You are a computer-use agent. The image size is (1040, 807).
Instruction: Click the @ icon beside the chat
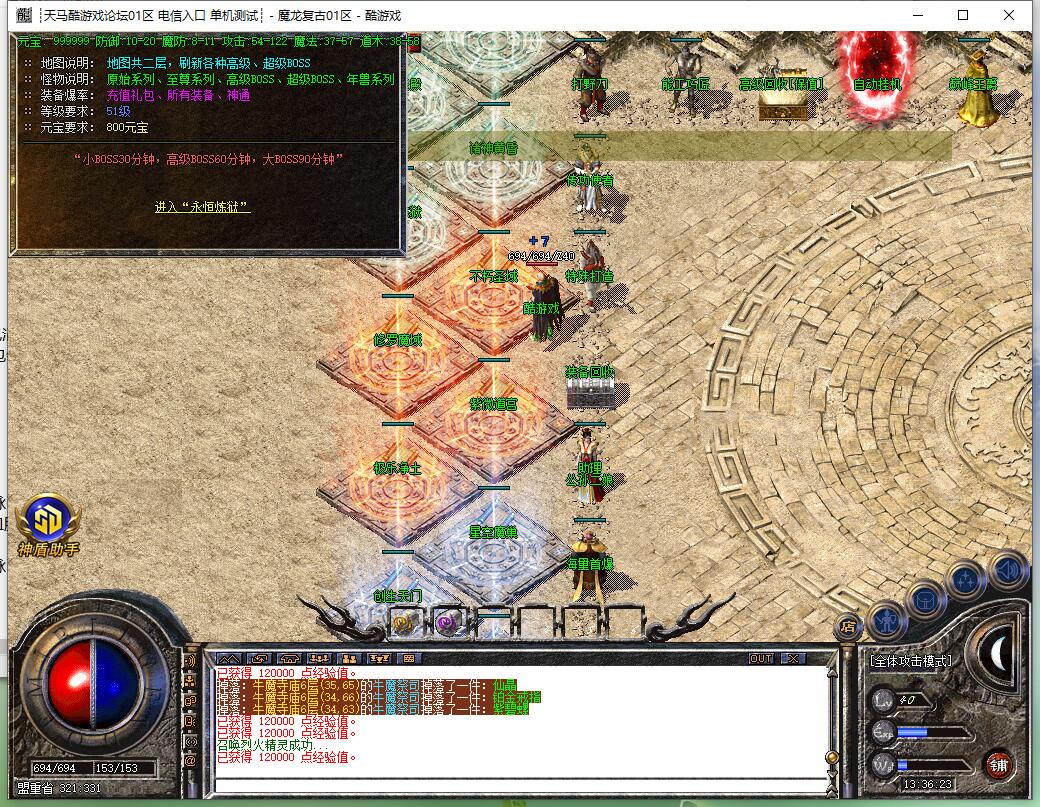pyautogui.click(x=190, y=761)
